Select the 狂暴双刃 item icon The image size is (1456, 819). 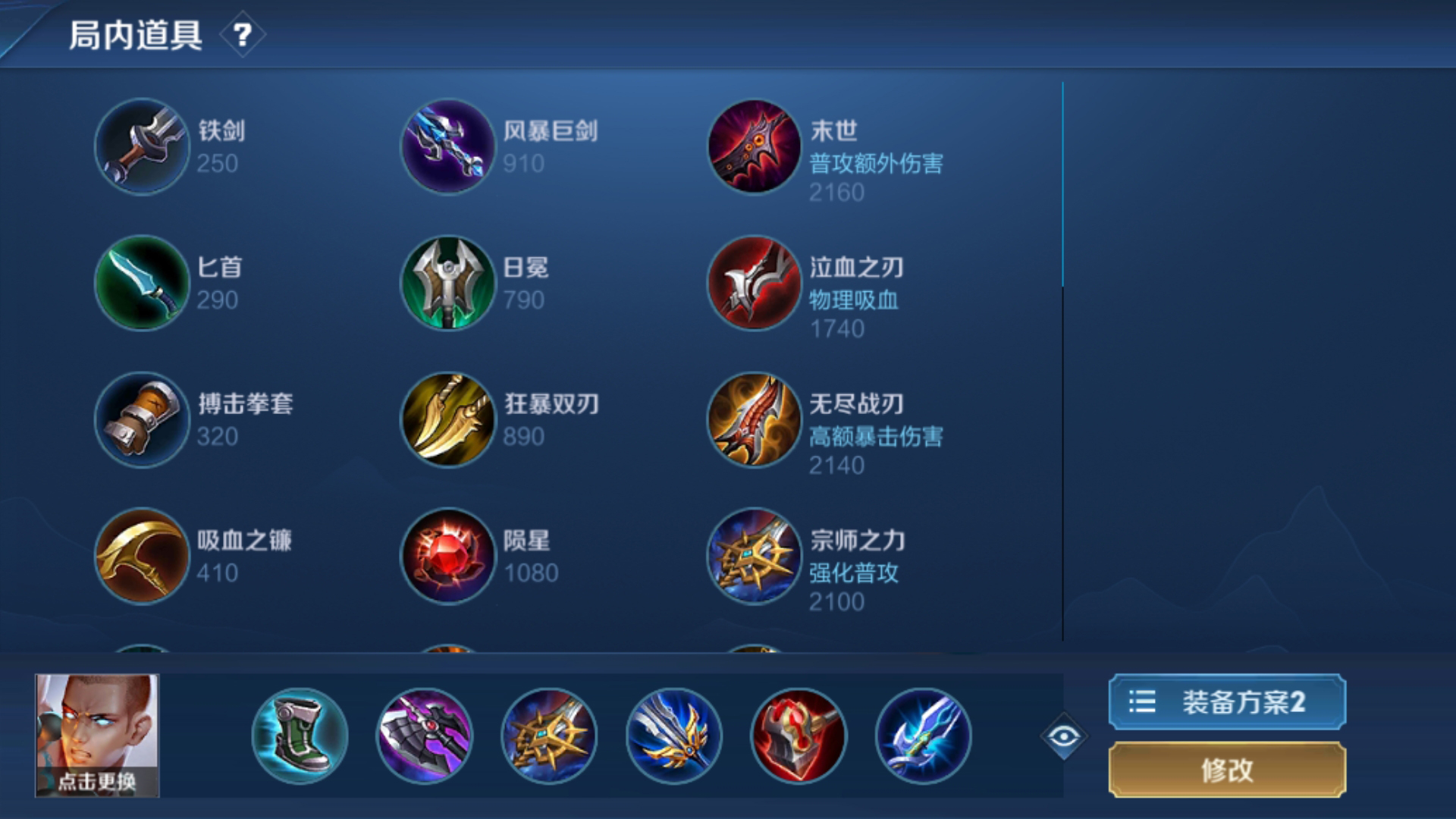click(x=447, y=420)
